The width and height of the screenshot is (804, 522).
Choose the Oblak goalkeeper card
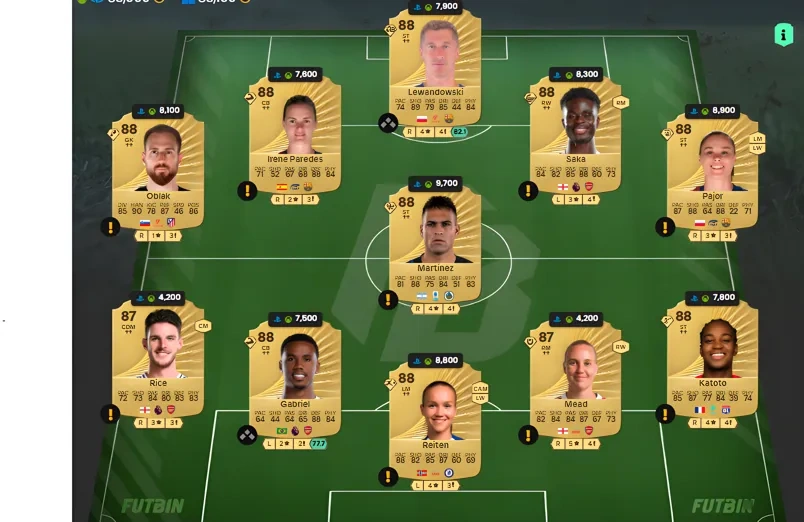pos(158,165)
